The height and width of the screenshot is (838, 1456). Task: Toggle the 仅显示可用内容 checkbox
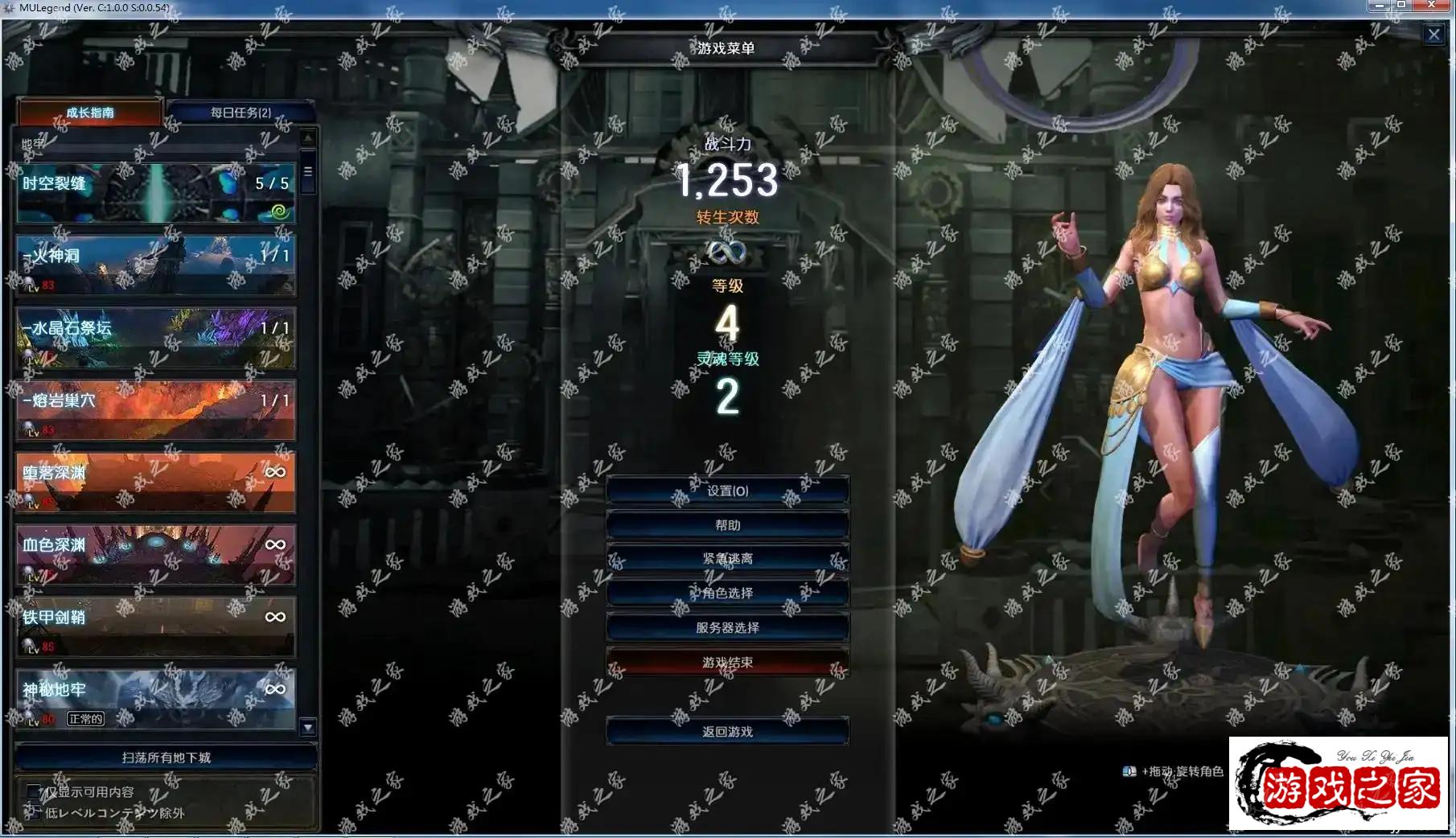[34, 792]
